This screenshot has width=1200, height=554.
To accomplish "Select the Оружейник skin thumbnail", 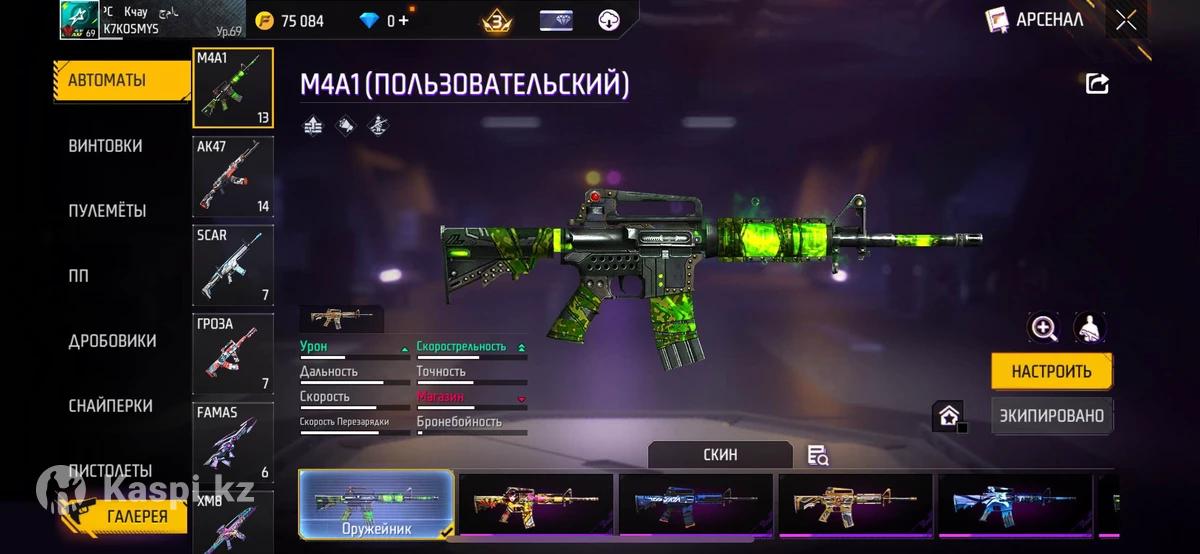I will (376, 505).
